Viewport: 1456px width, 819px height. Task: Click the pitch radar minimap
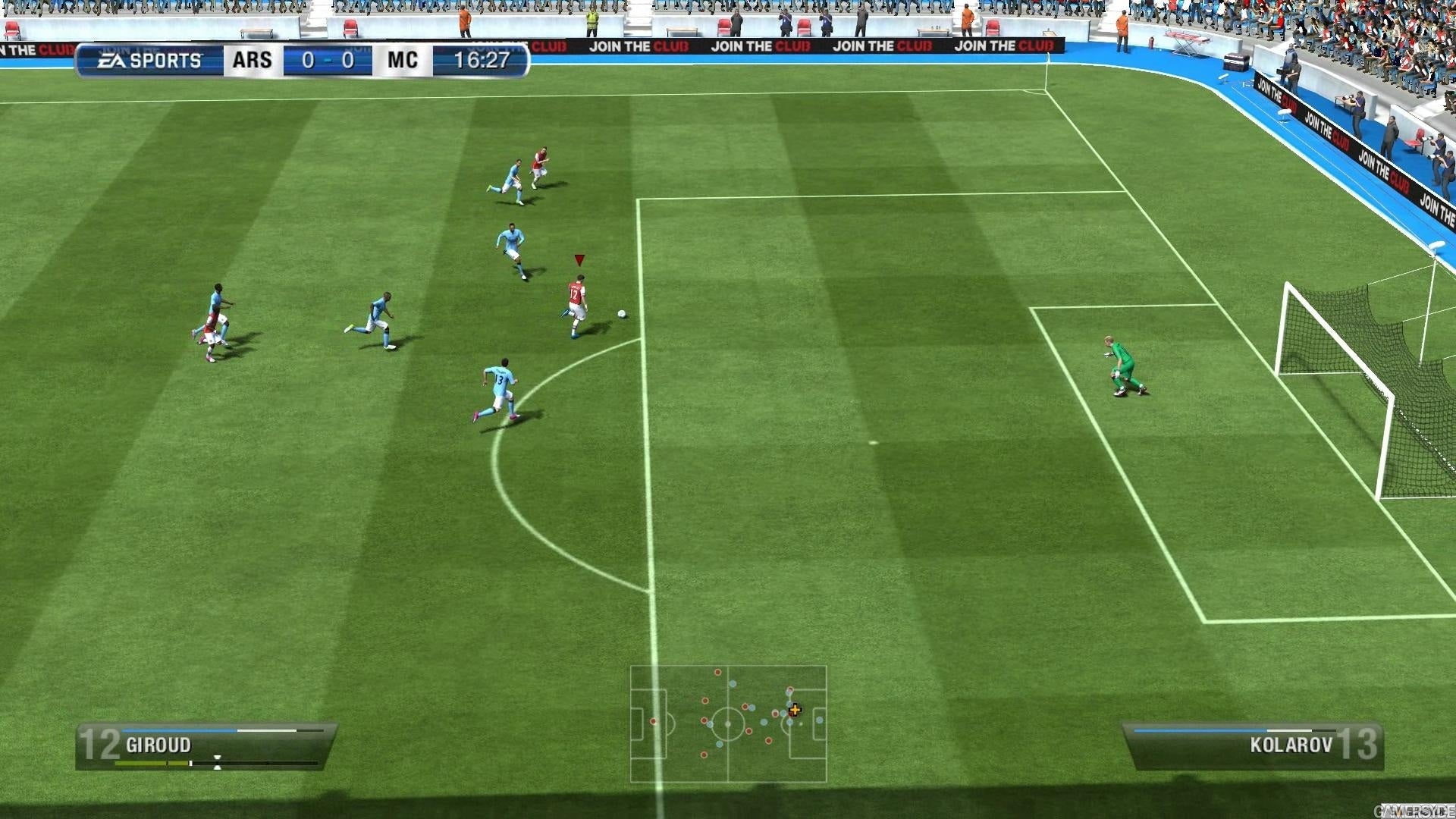[x=728, y=723]
